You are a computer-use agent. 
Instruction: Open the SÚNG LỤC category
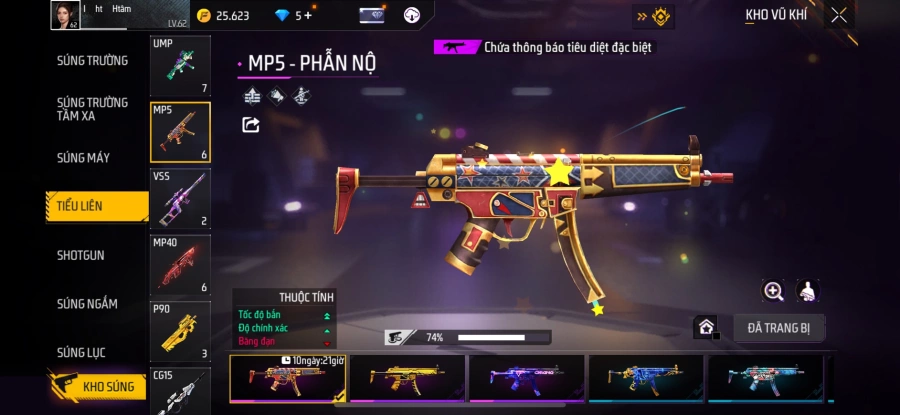tap(82, 352)
